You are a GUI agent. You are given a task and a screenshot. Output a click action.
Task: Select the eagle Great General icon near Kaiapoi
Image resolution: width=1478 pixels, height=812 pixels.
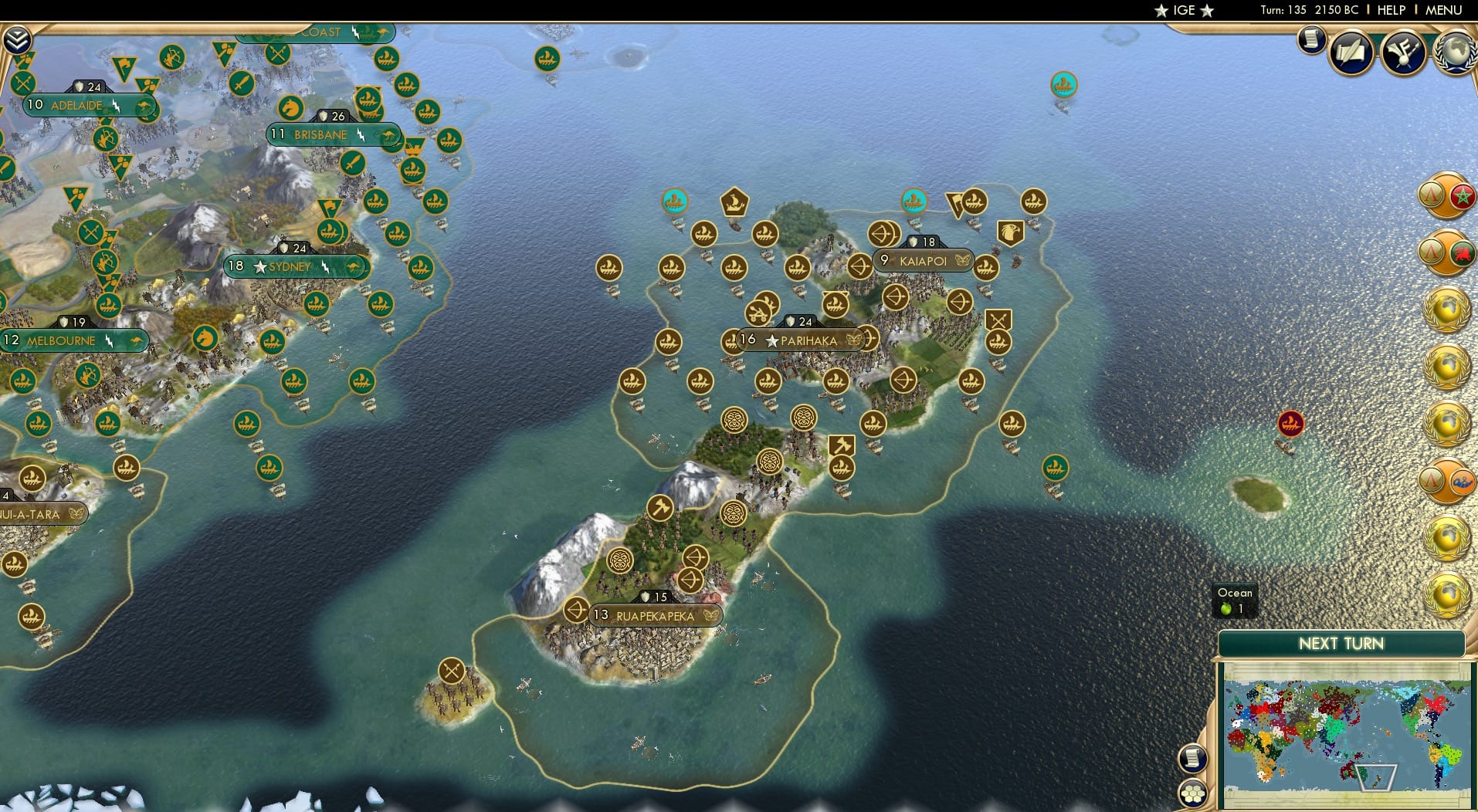pos(1012,232)
